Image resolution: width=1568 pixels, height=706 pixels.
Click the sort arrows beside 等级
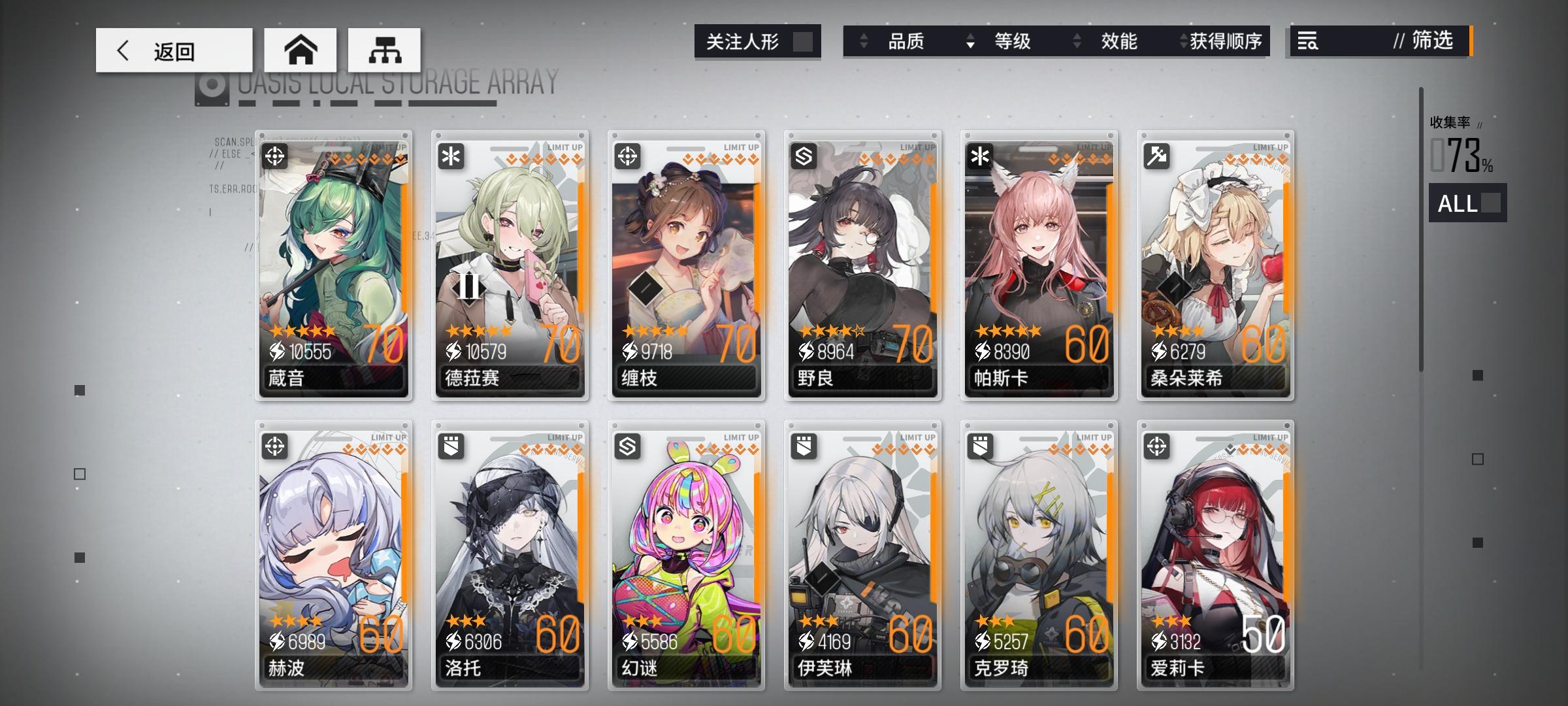972,41
